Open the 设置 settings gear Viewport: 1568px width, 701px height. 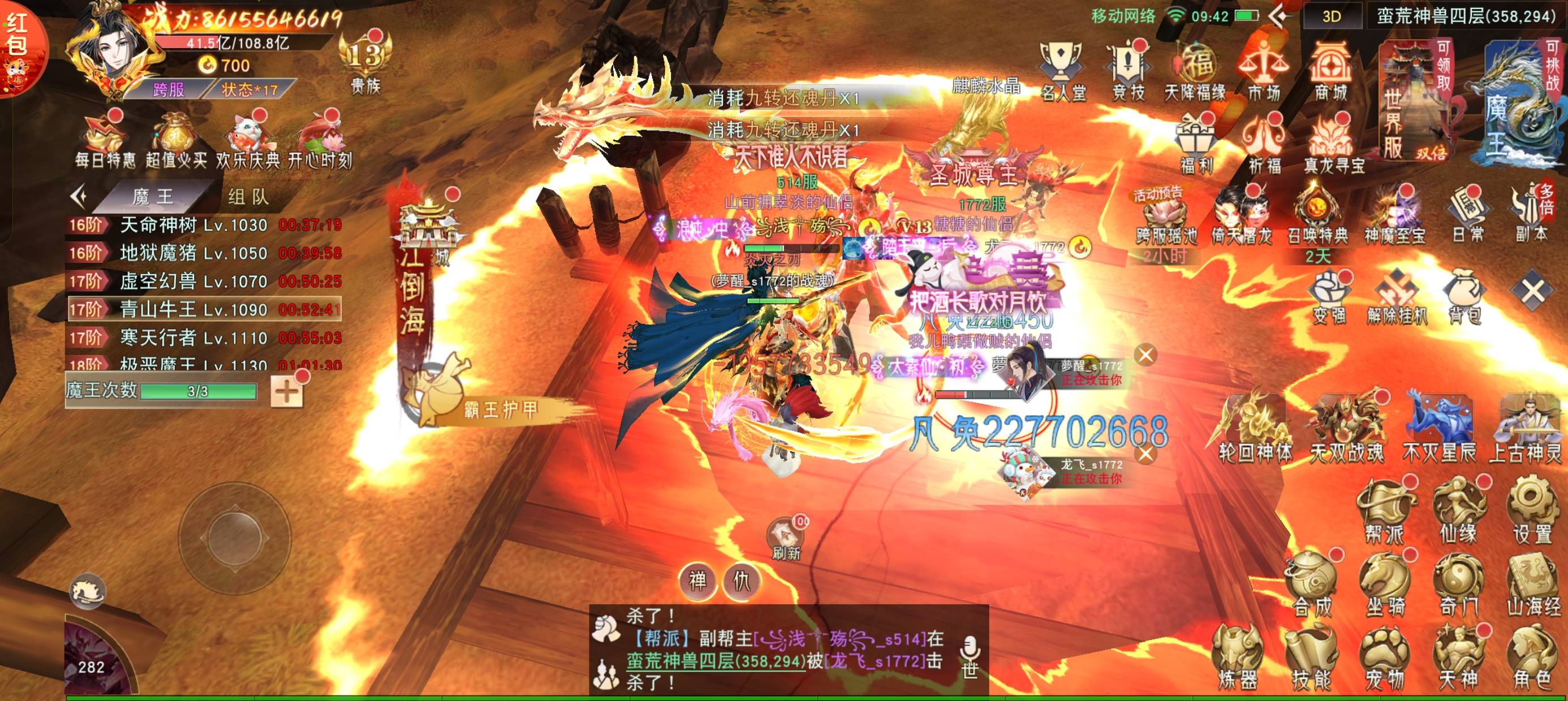click(x=1532, y=510)
